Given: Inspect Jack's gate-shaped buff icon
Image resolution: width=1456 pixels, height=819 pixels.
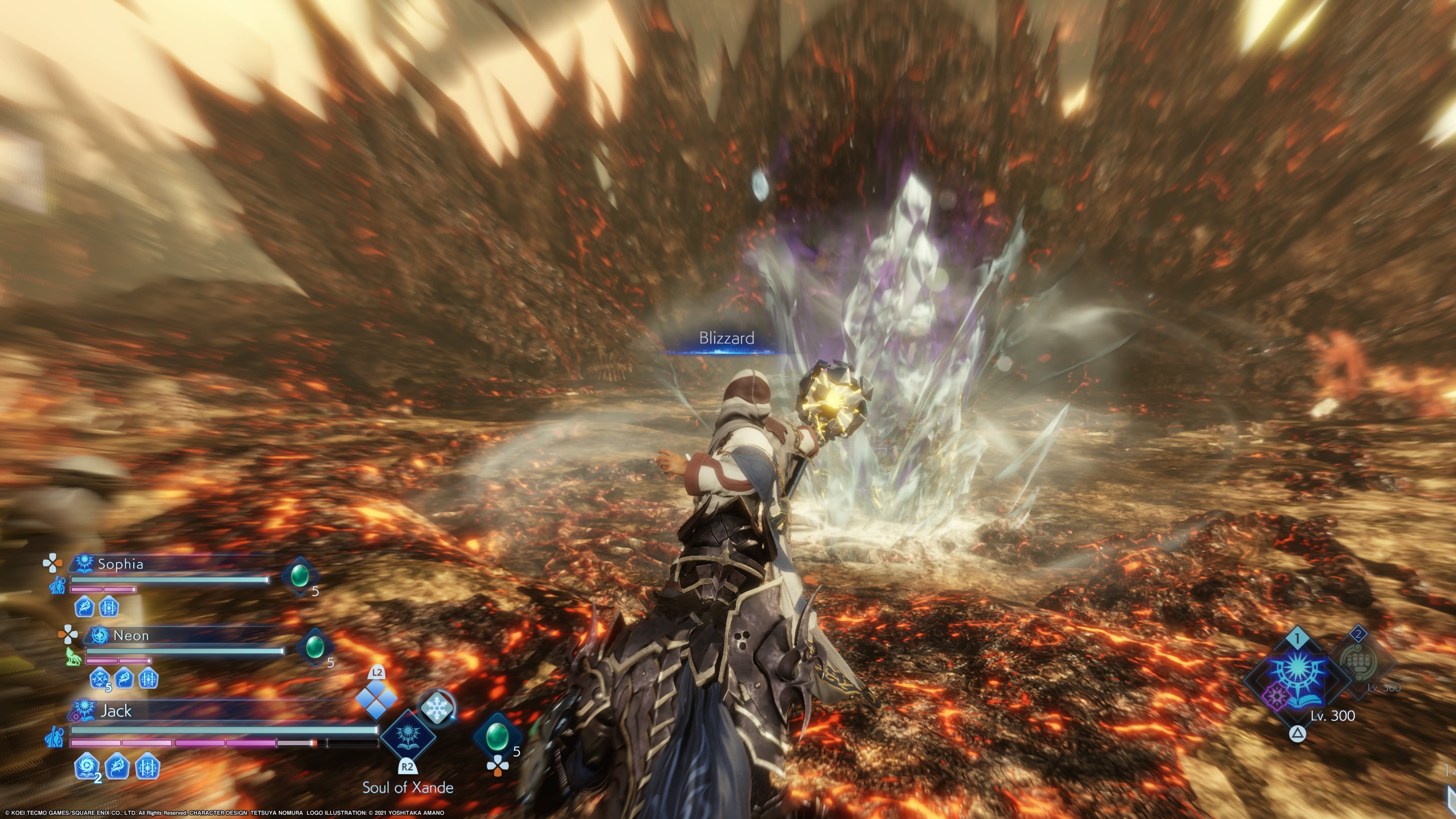Looking at the screenshot, I should coord(147,767).
